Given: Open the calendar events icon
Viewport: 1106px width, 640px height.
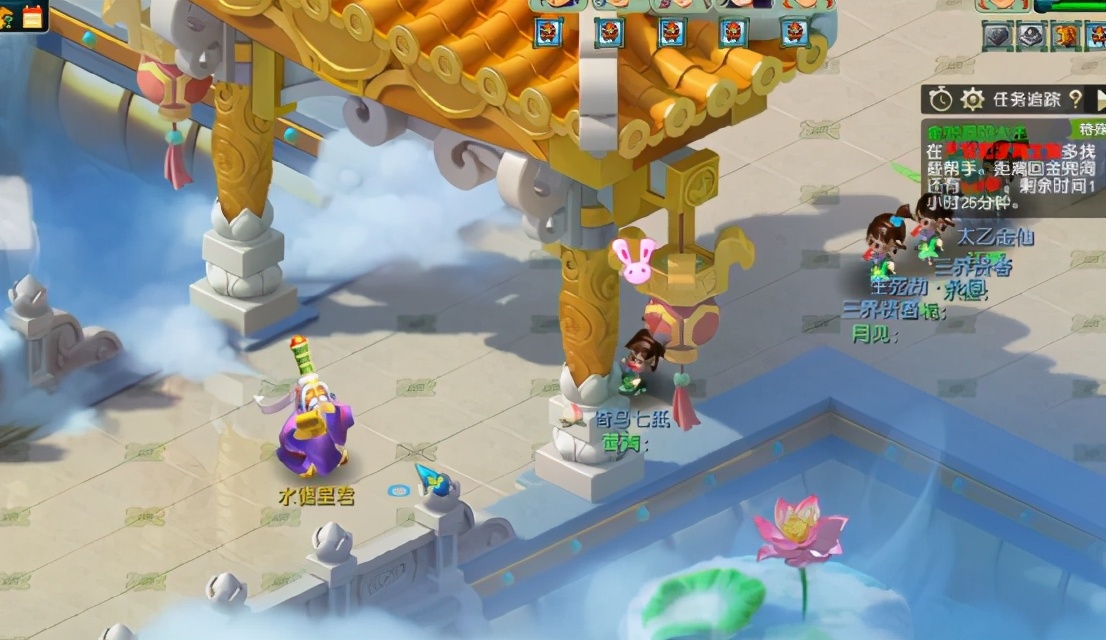Looking at the screenshot, I should (33, 16).
